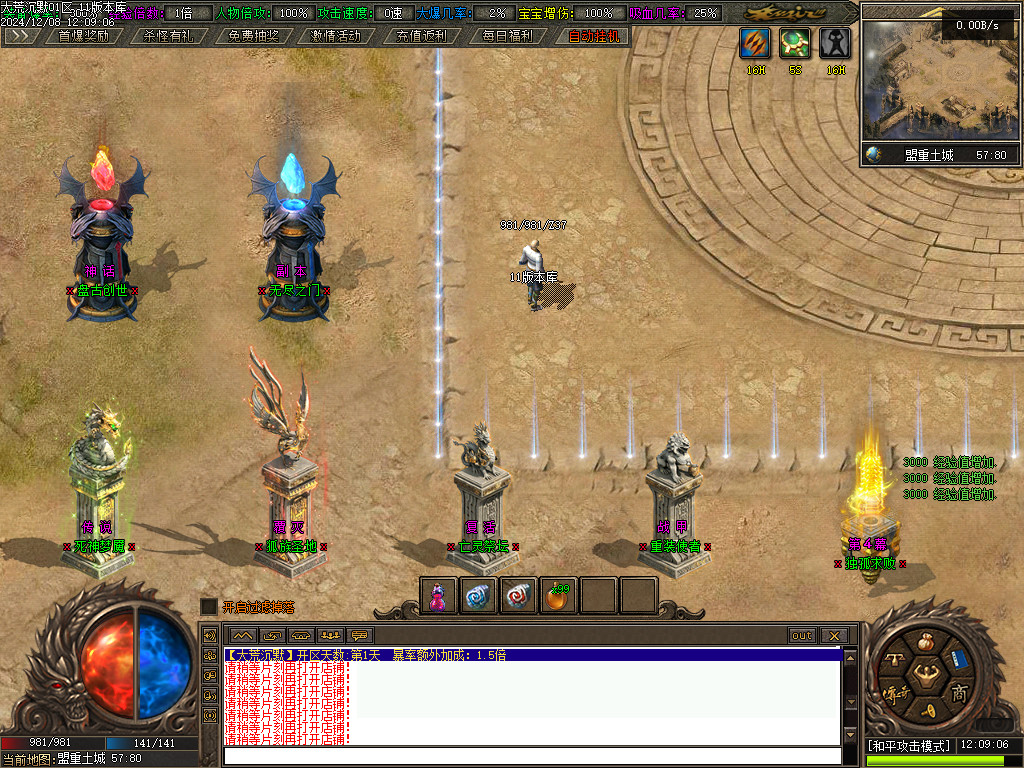This screenshot has height=768, width=1024.
Task: Activate the red 自动挂机 auto-play button
Action: click(594, 36)
